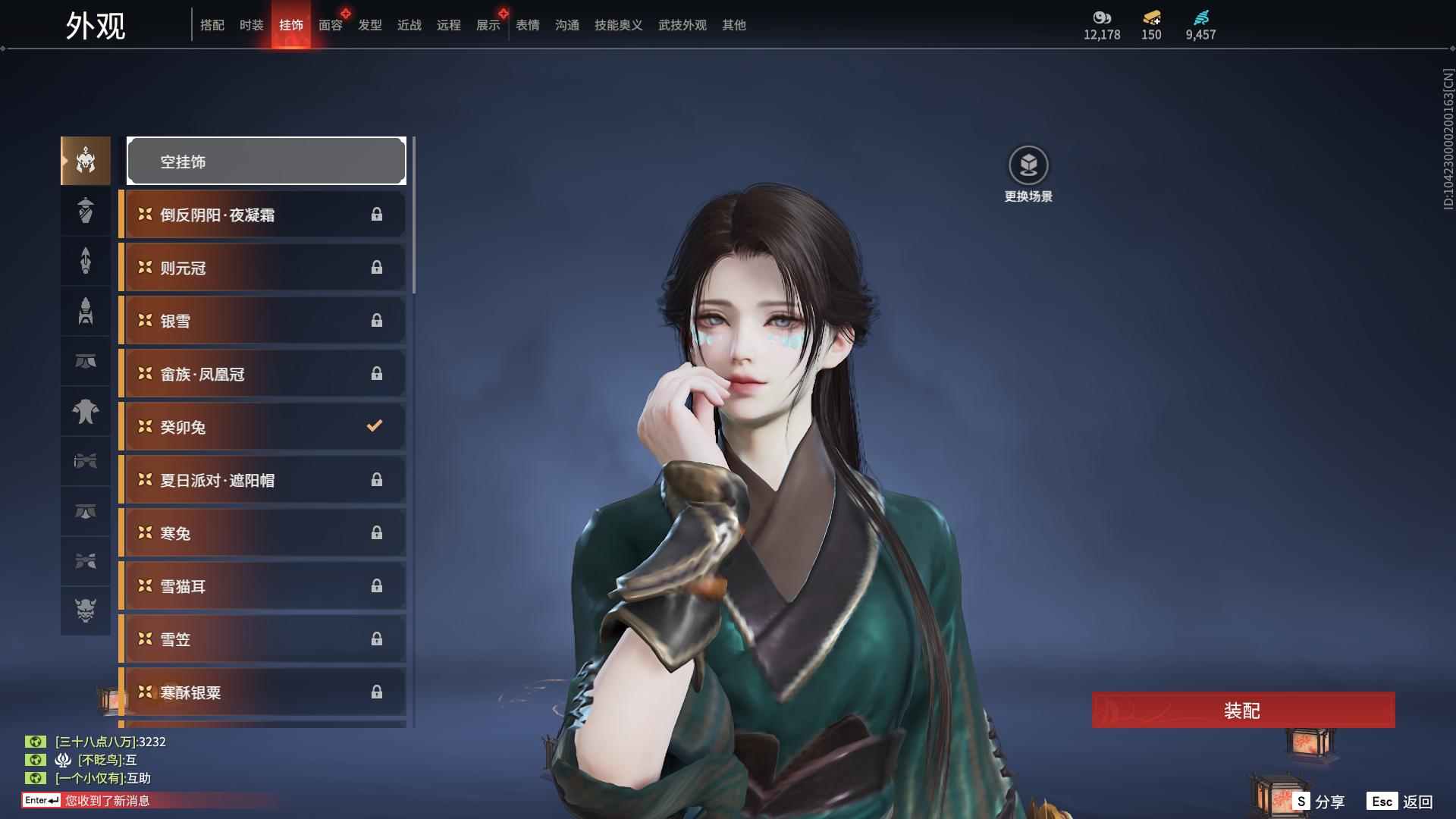Image resolution: width=1456 pixels, height=819 pixels.
Task: Click the 装配 equip button
Action: 1241,711
